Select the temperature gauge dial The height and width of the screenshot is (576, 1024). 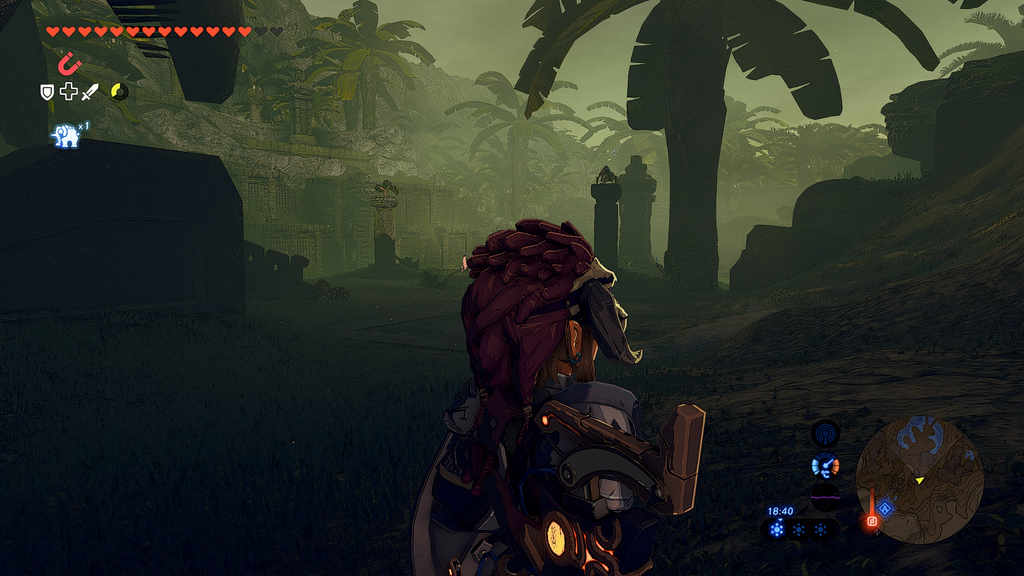click(x=825, y=465)
